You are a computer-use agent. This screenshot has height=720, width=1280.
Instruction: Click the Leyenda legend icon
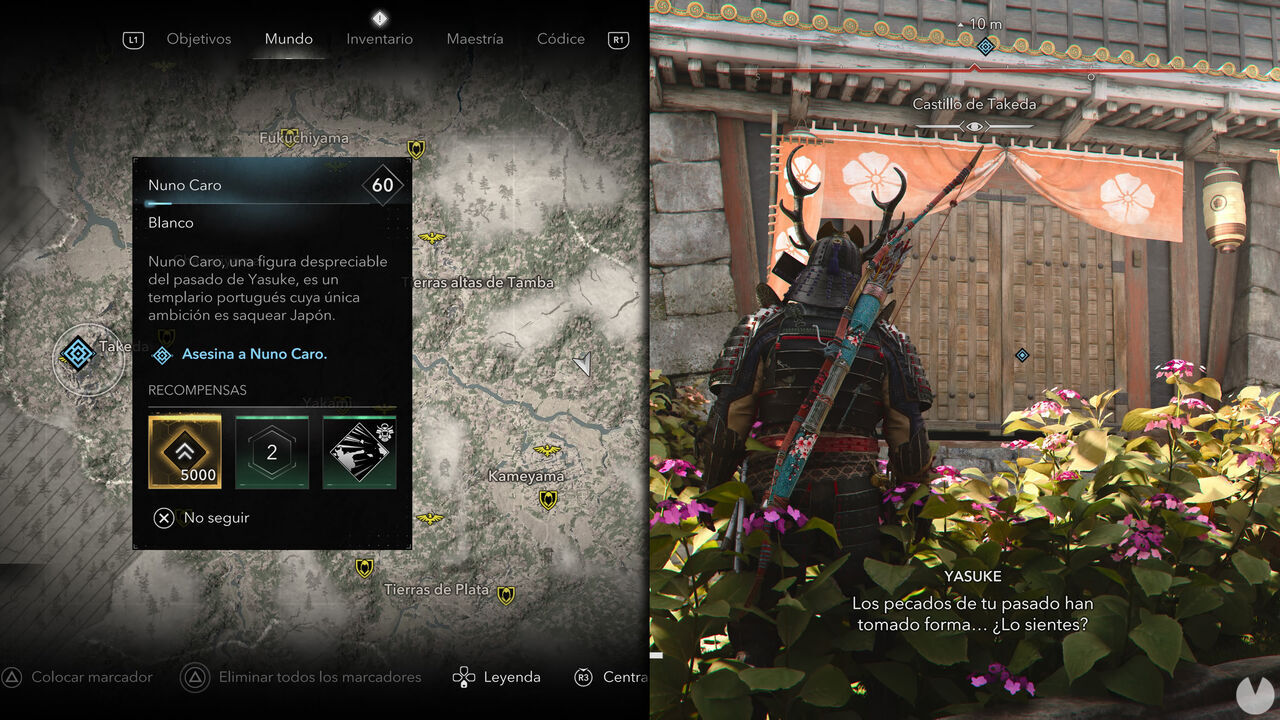click(x=463, y=677)
